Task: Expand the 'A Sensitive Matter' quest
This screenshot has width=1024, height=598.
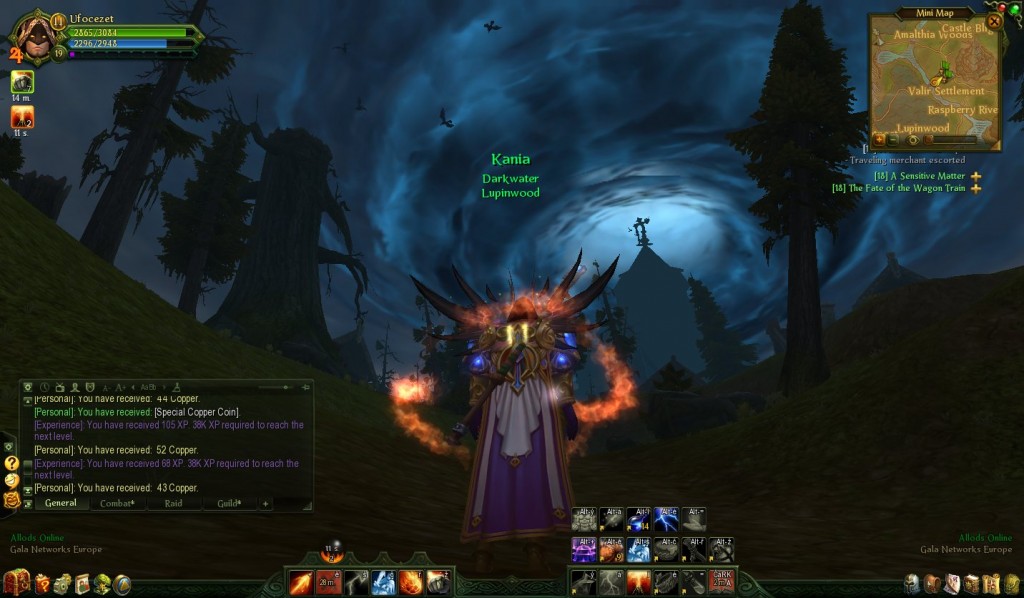Action: pos(975,176)
